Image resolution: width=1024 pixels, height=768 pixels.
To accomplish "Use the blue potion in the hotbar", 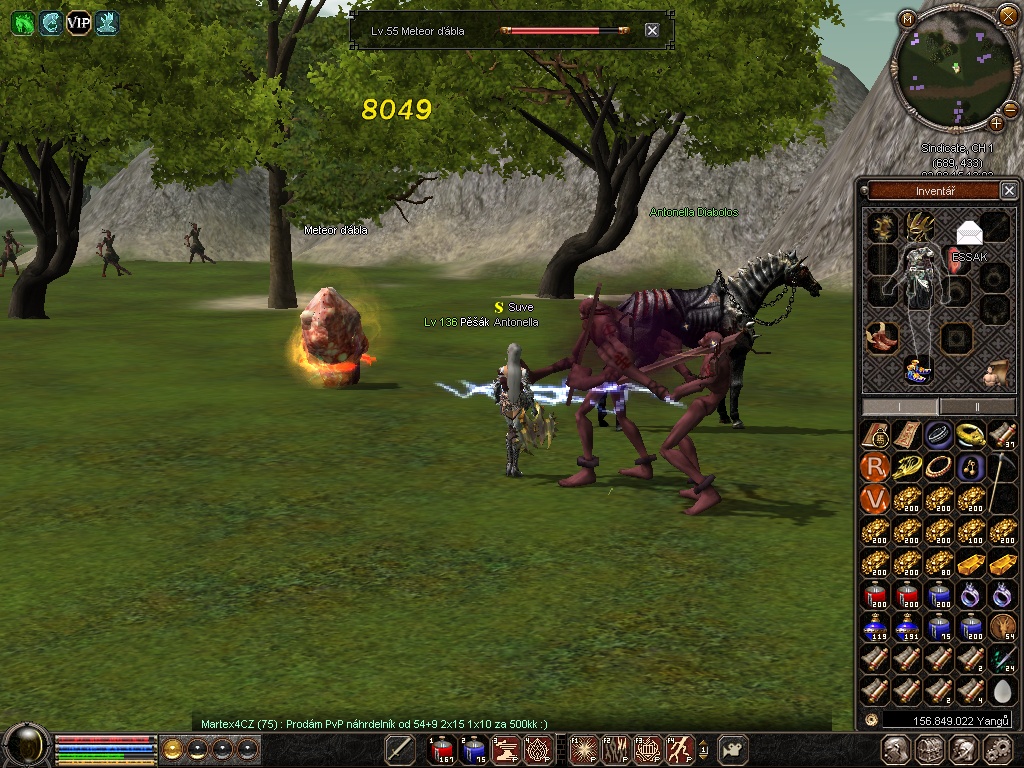I will [475, 748].
